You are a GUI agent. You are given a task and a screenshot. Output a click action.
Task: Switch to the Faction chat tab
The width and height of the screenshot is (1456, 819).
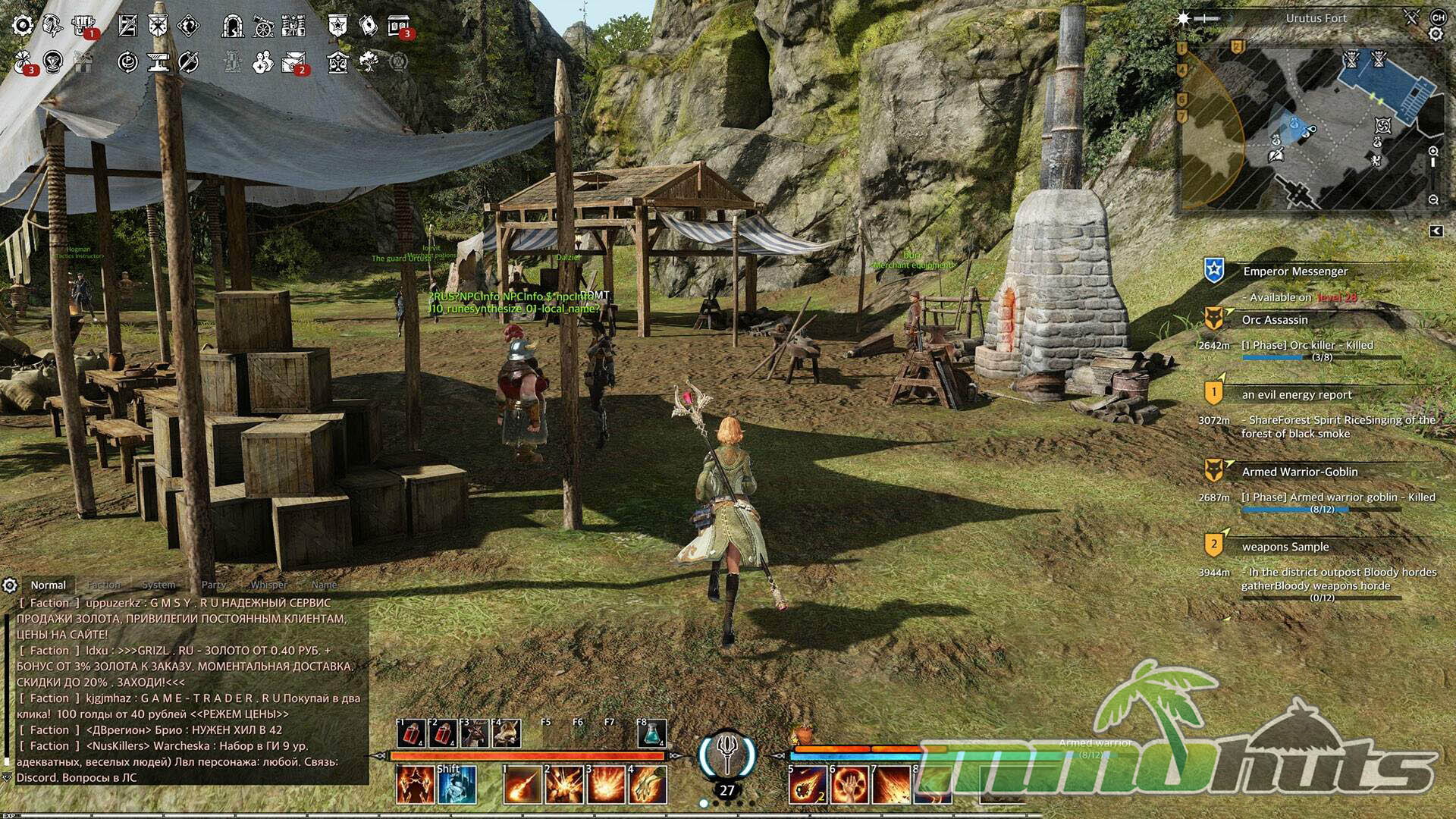(104, 585)
